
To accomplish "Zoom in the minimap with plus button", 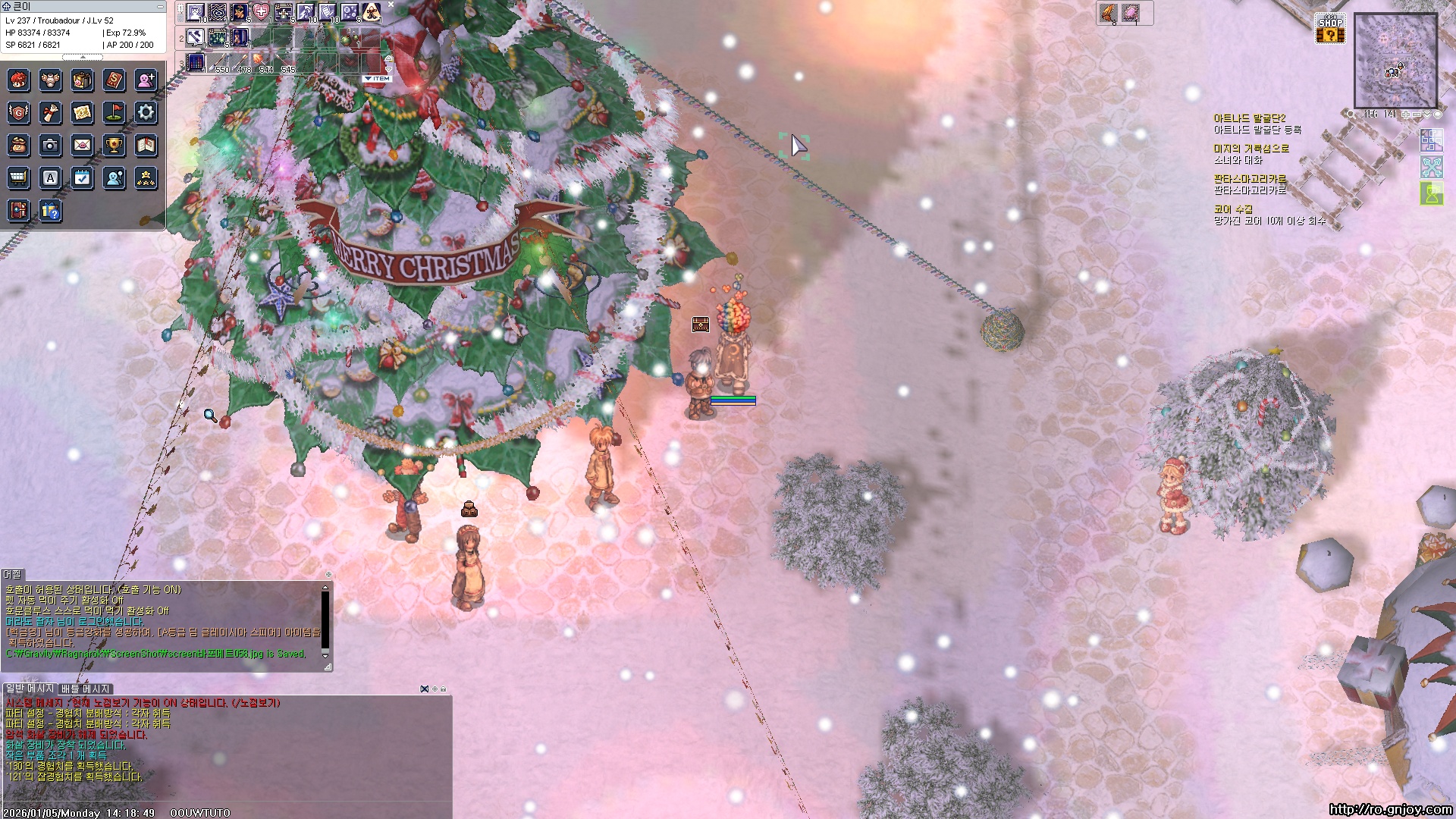I will tap(1405, 115).
